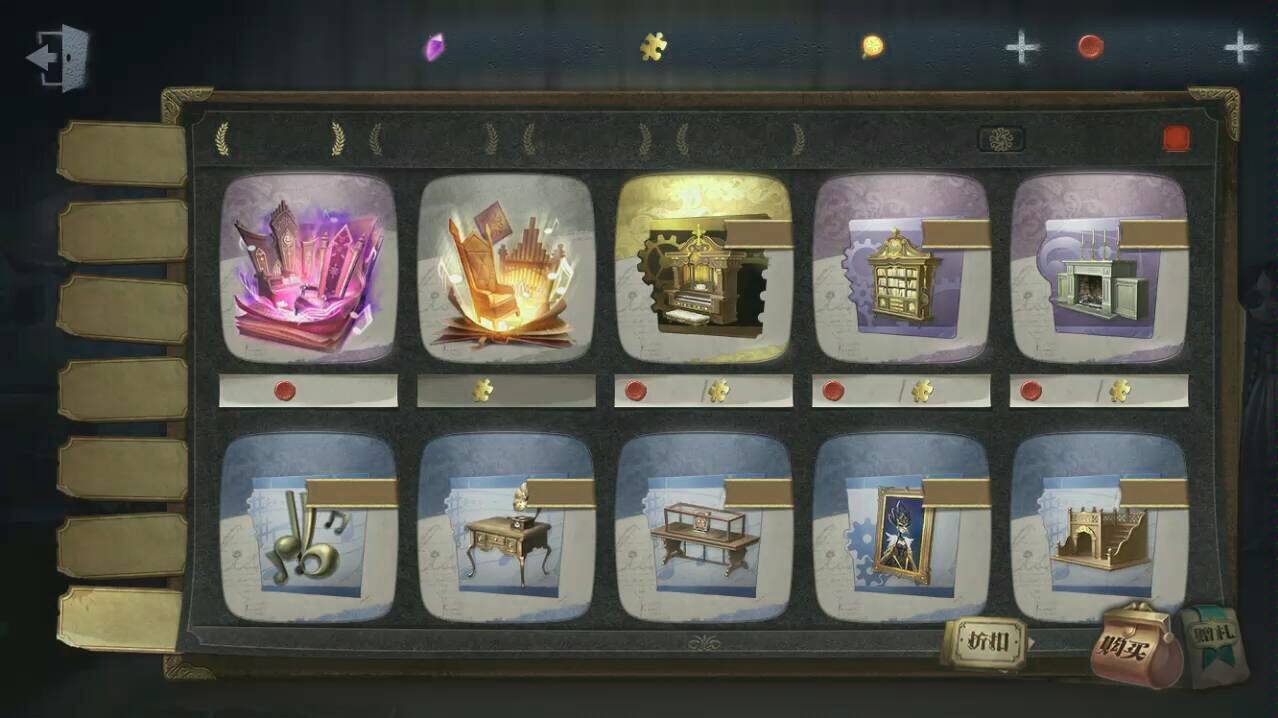1278x718 pixels.
Task: Click the plus button after the orange coin currency
Action: pyautogui.click(x=1021, y=47)
